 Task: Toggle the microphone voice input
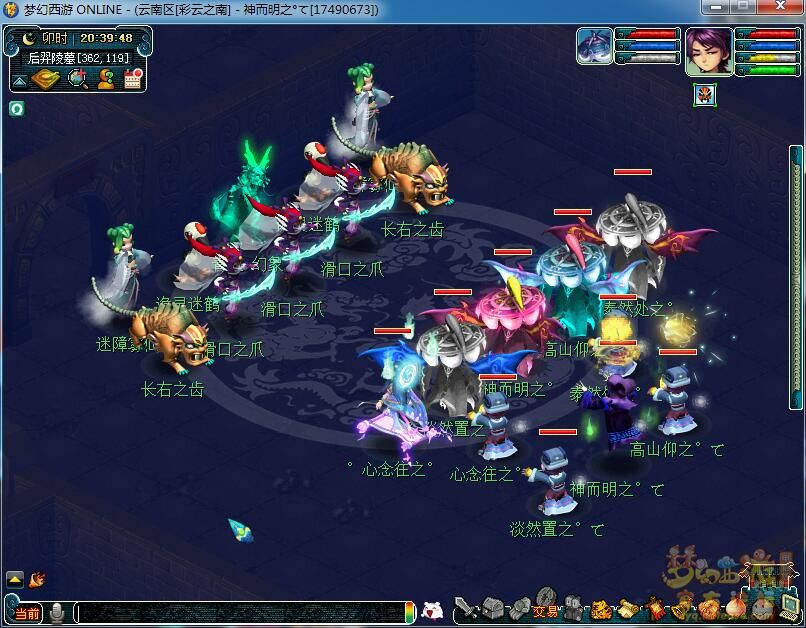[x=59, y=611]
